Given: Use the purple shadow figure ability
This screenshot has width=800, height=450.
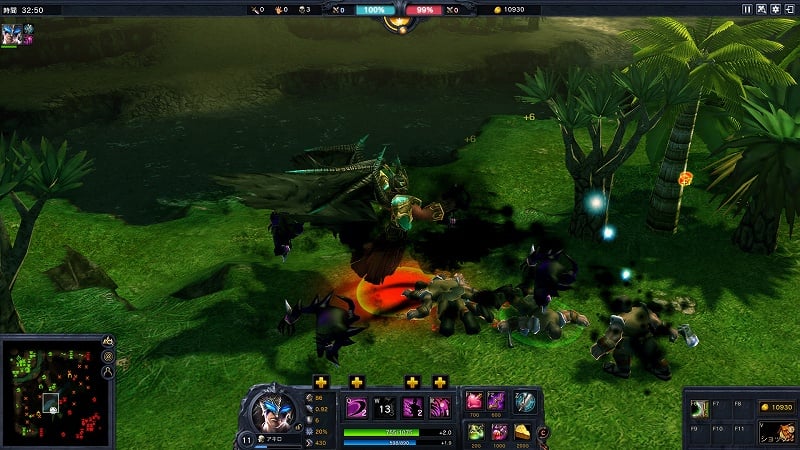Looking at the screenshot, I should (x=412, y=407).
